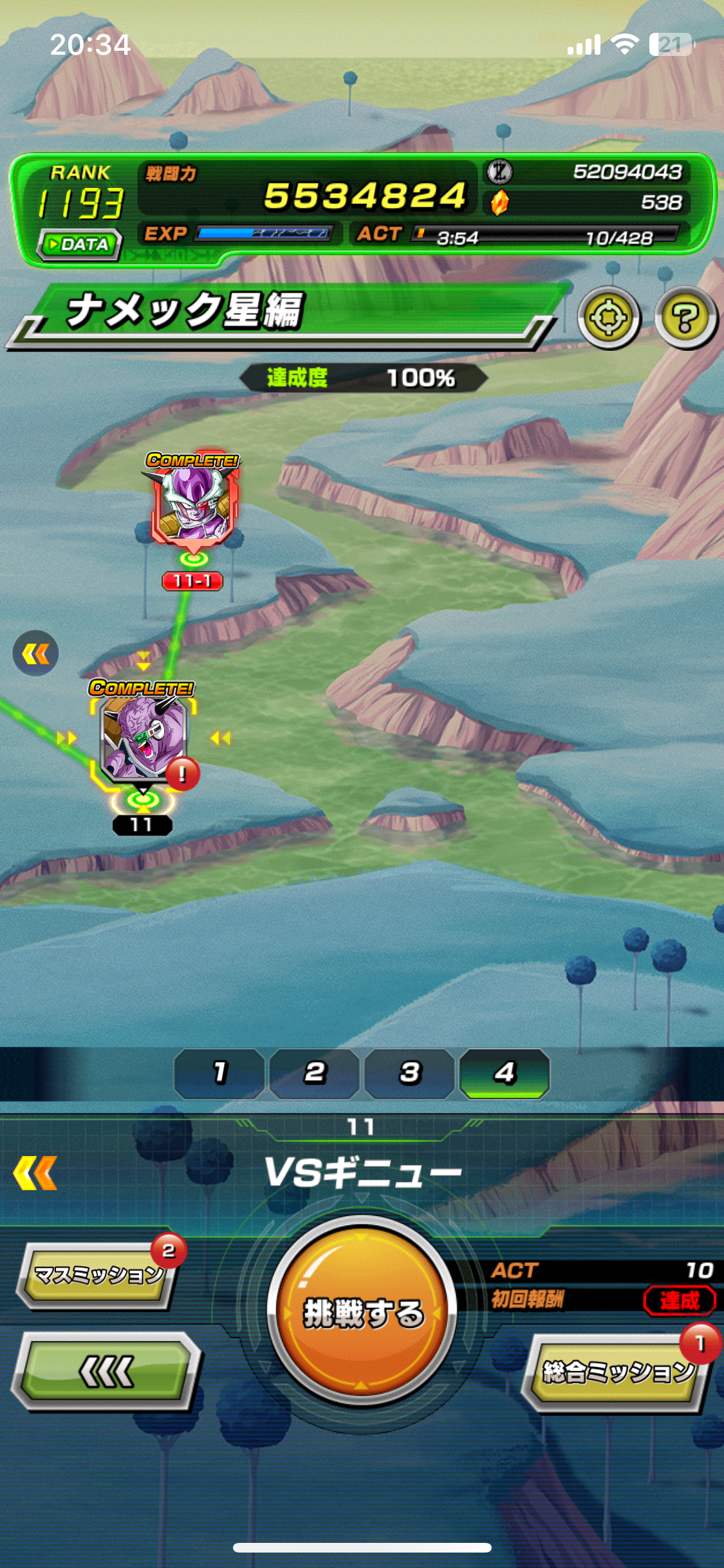Go back with the green triple-arrow button

point(107,1371)
